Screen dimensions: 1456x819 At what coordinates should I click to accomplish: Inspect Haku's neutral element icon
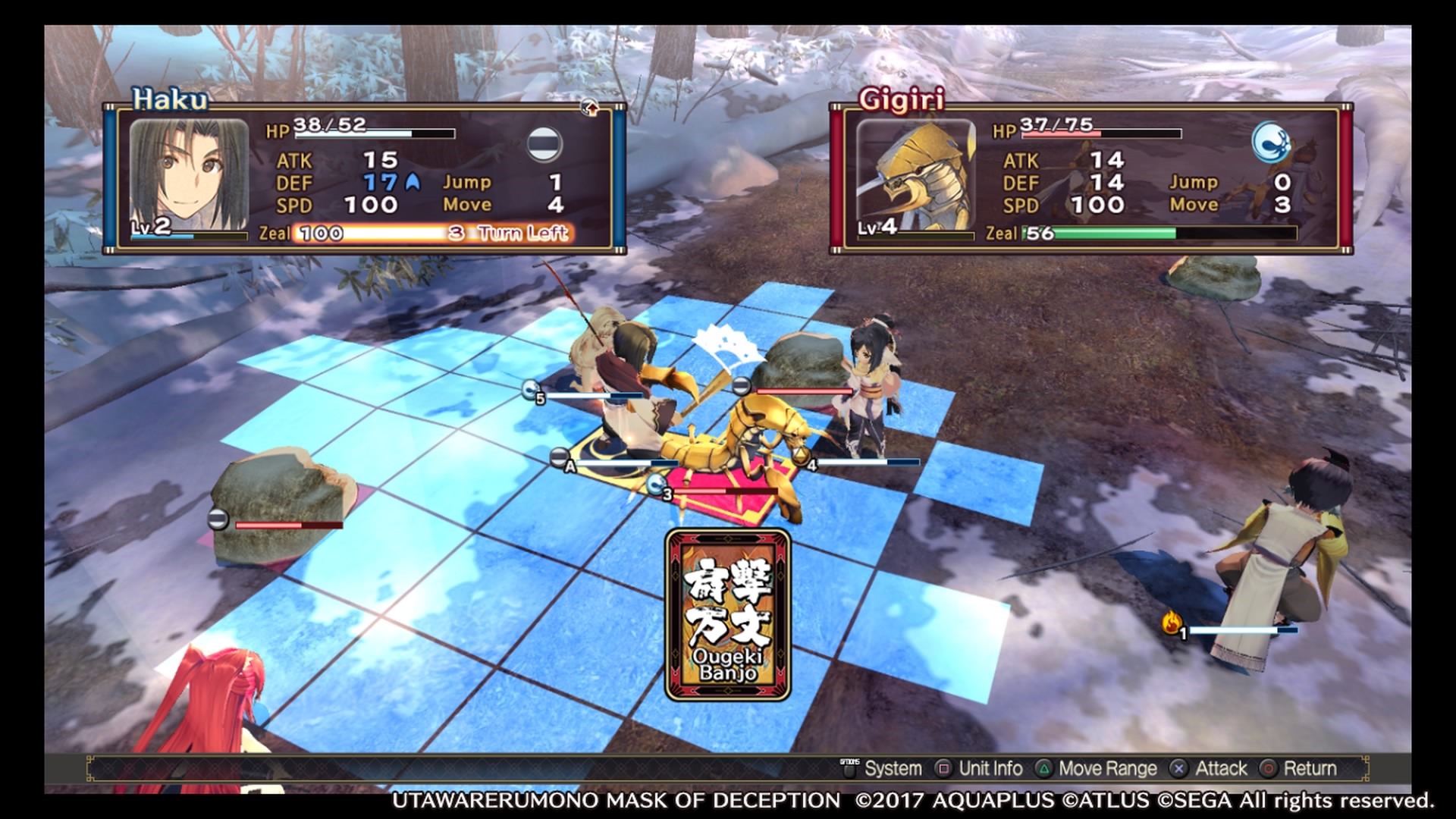tap(544, 143)
